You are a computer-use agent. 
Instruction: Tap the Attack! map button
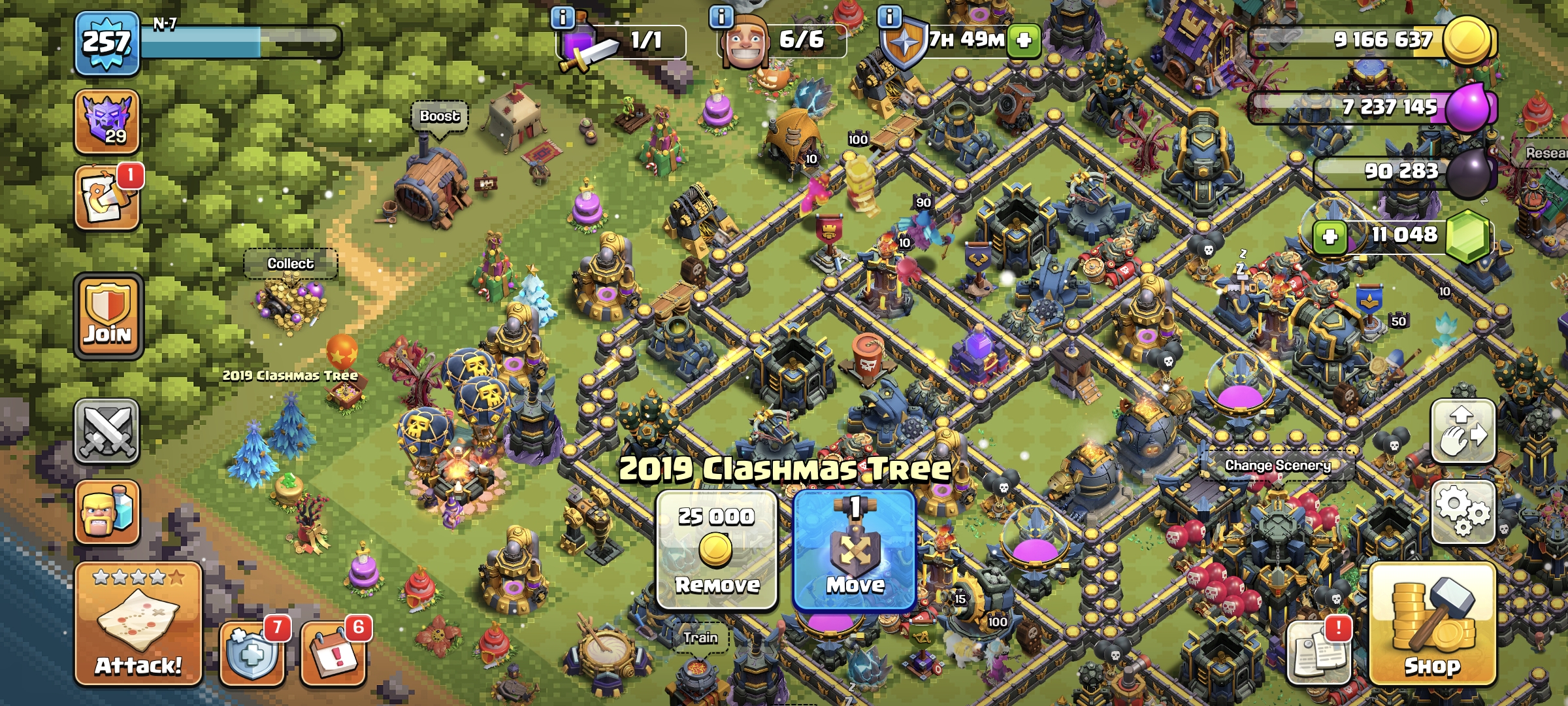pos(138,624)
